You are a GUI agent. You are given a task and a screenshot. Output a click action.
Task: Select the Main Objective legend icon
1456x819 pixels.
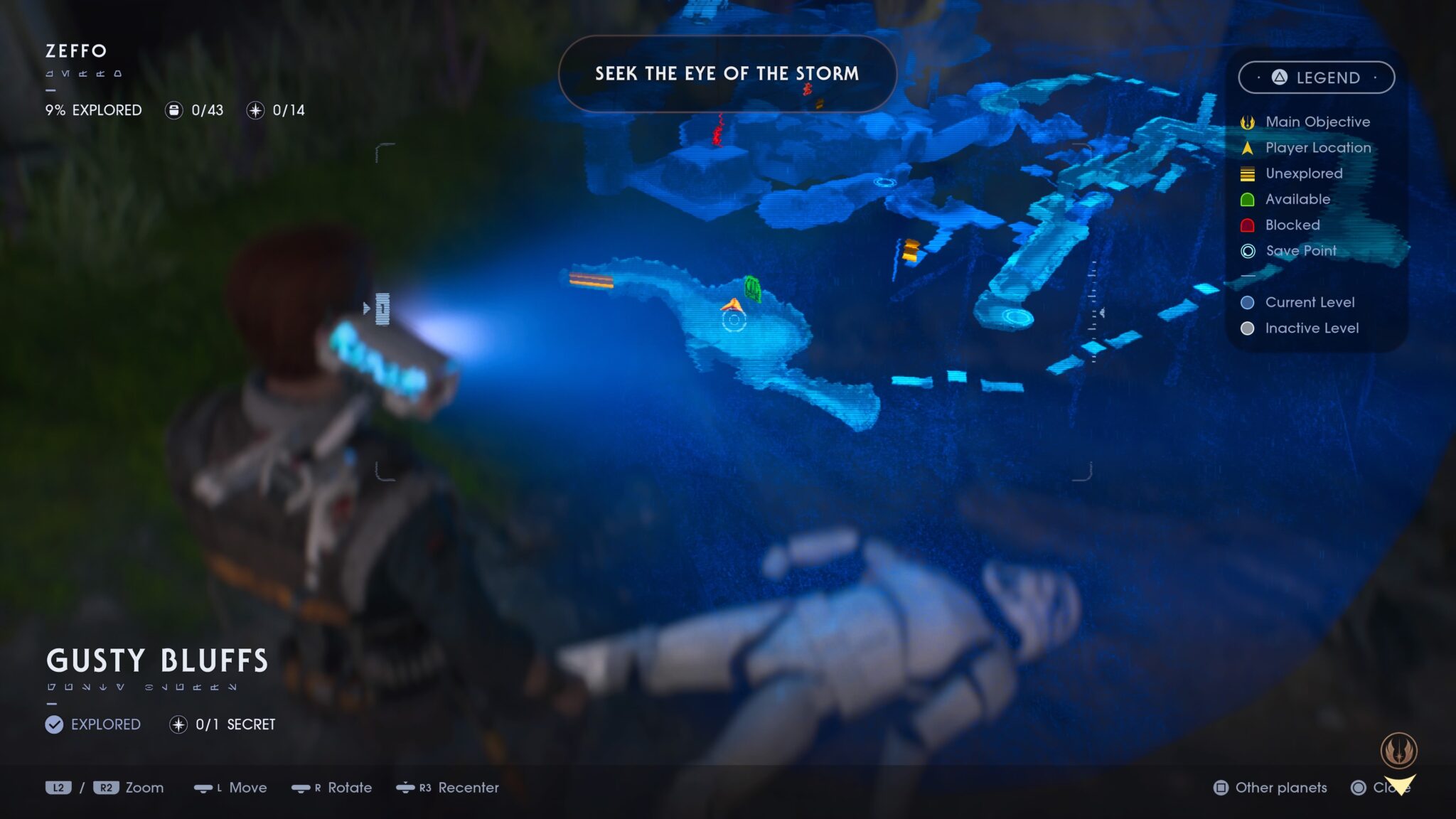(x=1248, y=122)
